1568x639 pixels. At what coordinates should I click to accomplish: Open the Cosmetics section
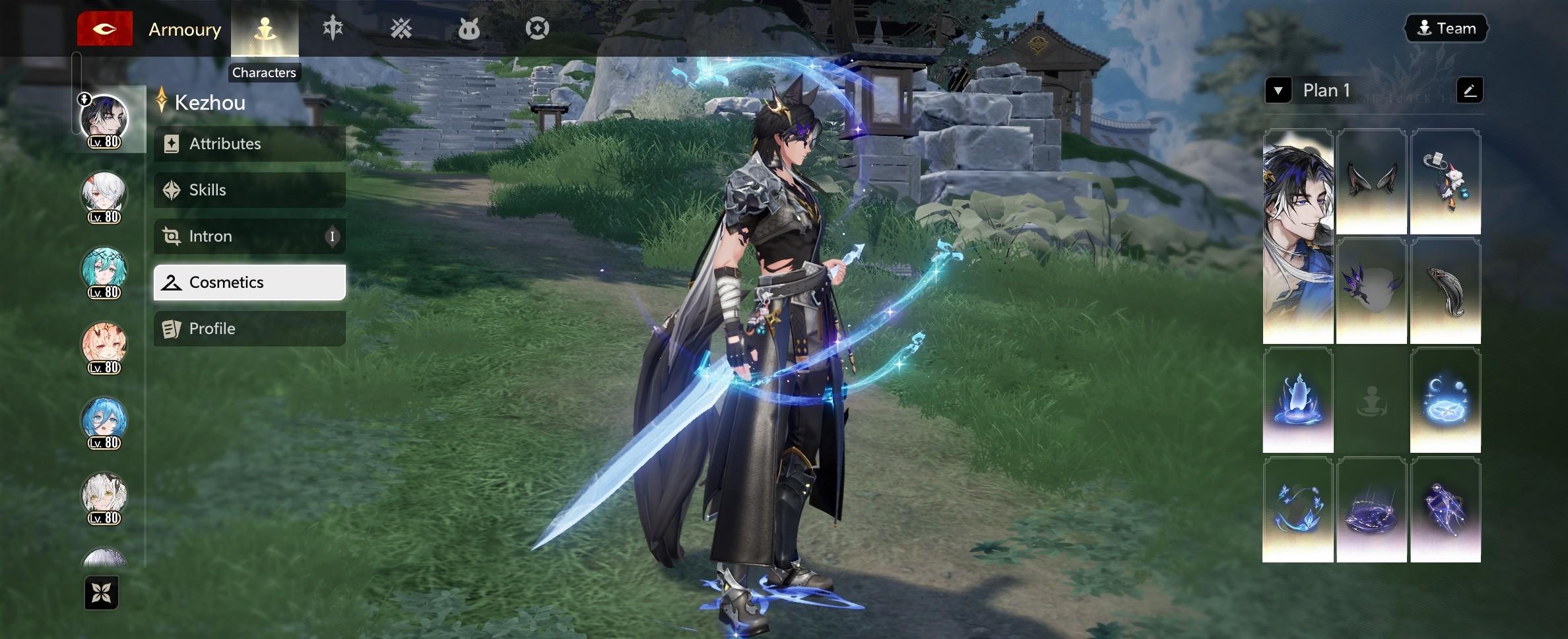click(249, 283)
